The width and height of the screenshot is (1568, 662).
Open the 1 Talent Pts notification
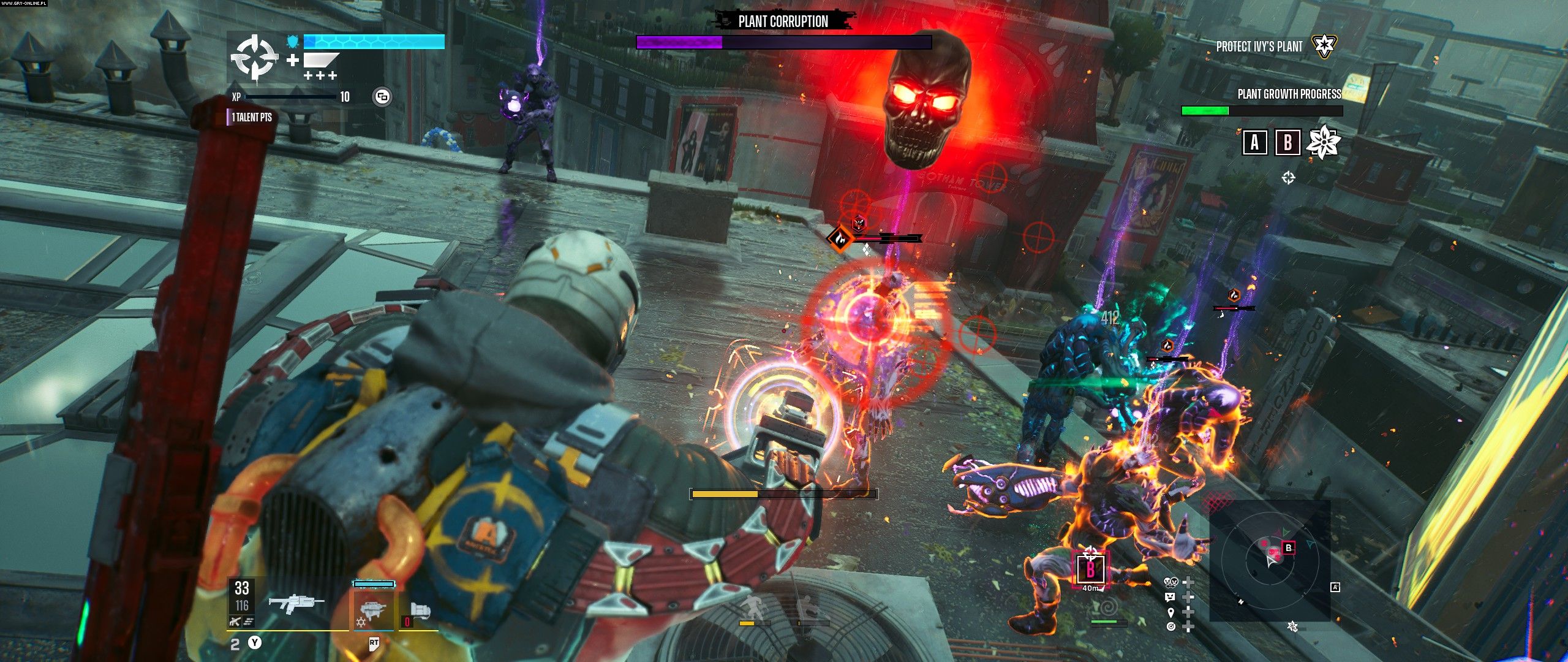pyautogui.click(x=251, y=117)
